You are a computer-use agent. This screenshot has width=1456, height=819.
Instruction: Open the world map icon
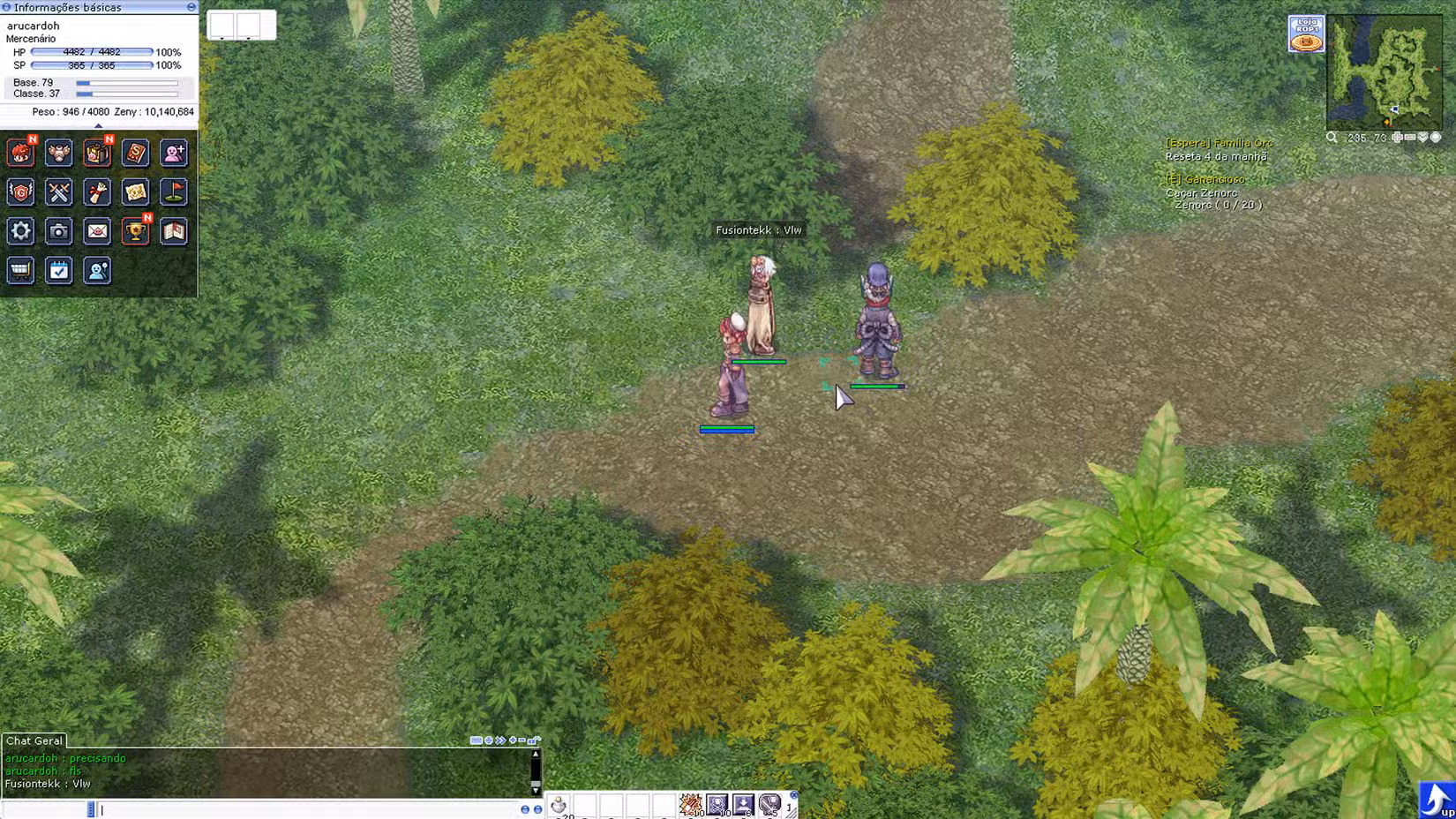[x=135, y=192]
